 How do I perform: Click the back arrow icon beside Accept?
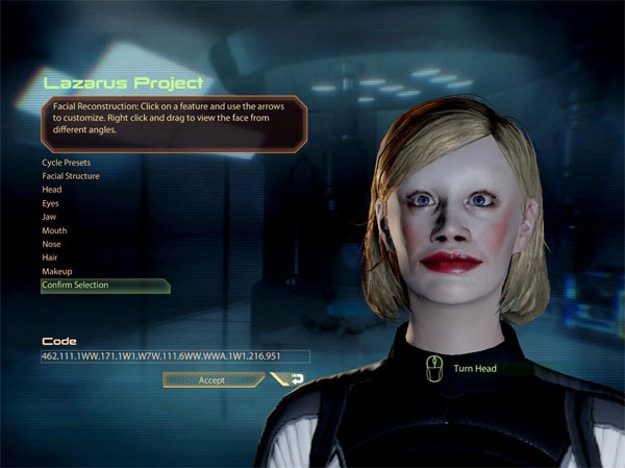click(296, 380)
